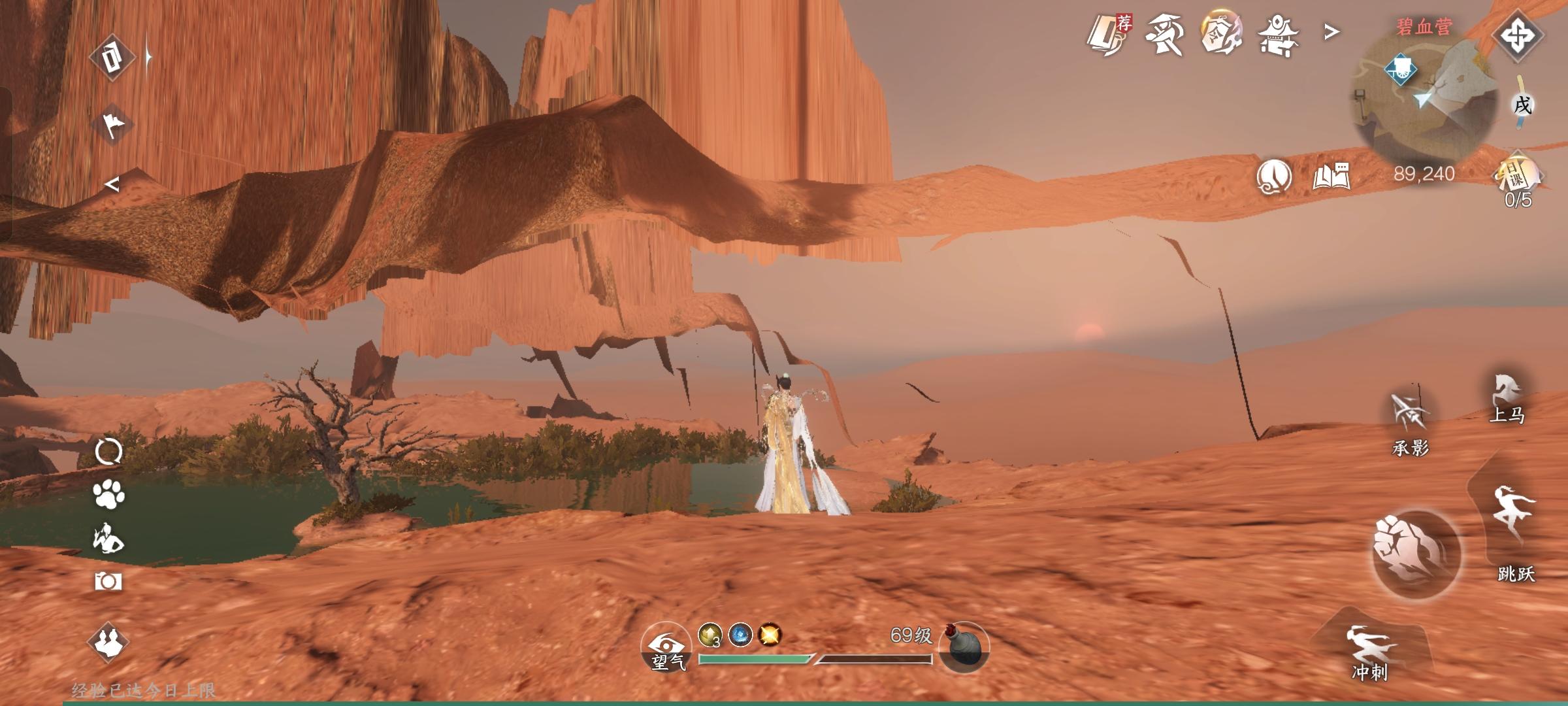Expand the top menu arrow

tap(1331, 31)
